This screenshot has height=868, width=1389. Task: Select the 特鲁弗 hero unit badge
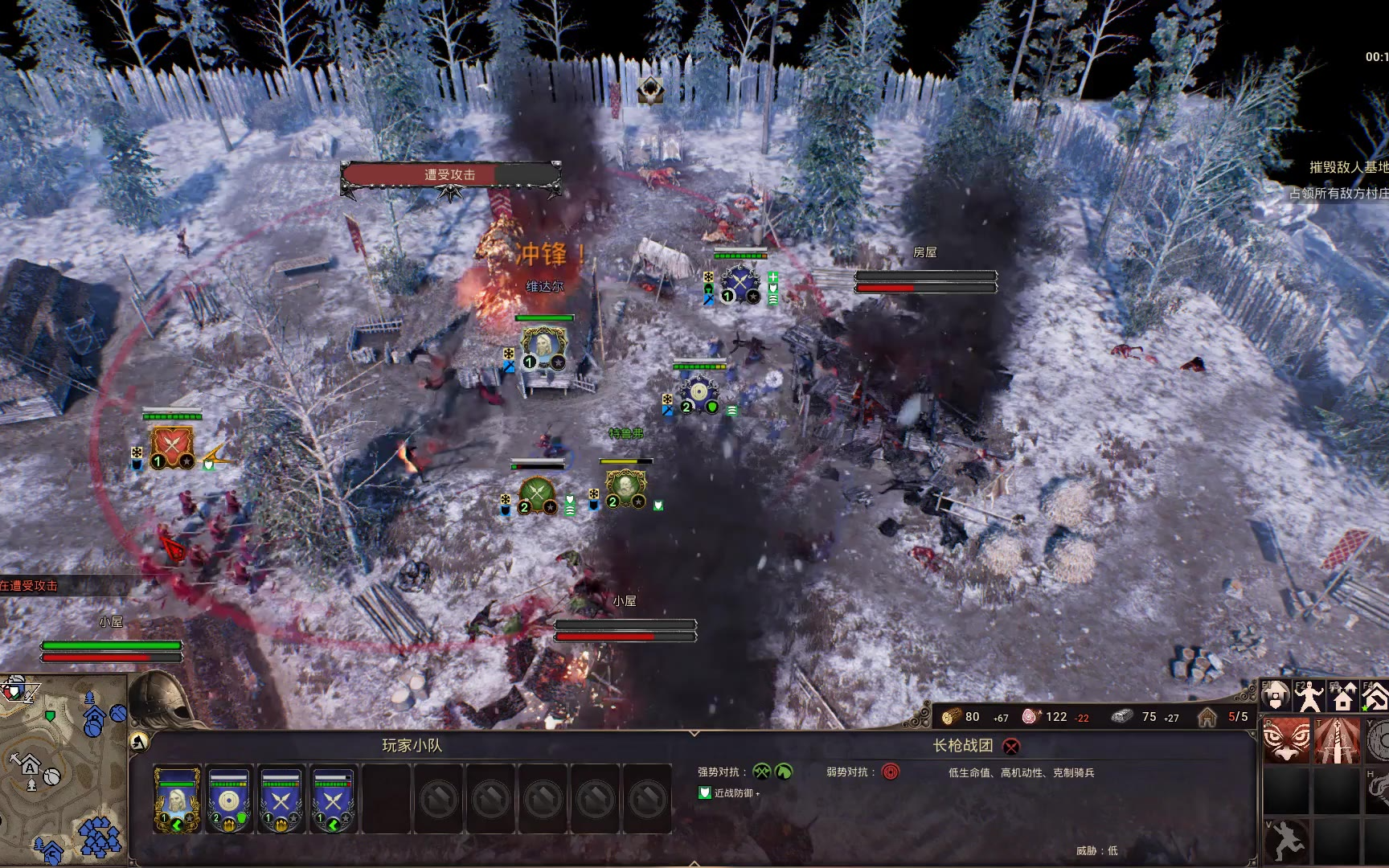pos(625,489)
